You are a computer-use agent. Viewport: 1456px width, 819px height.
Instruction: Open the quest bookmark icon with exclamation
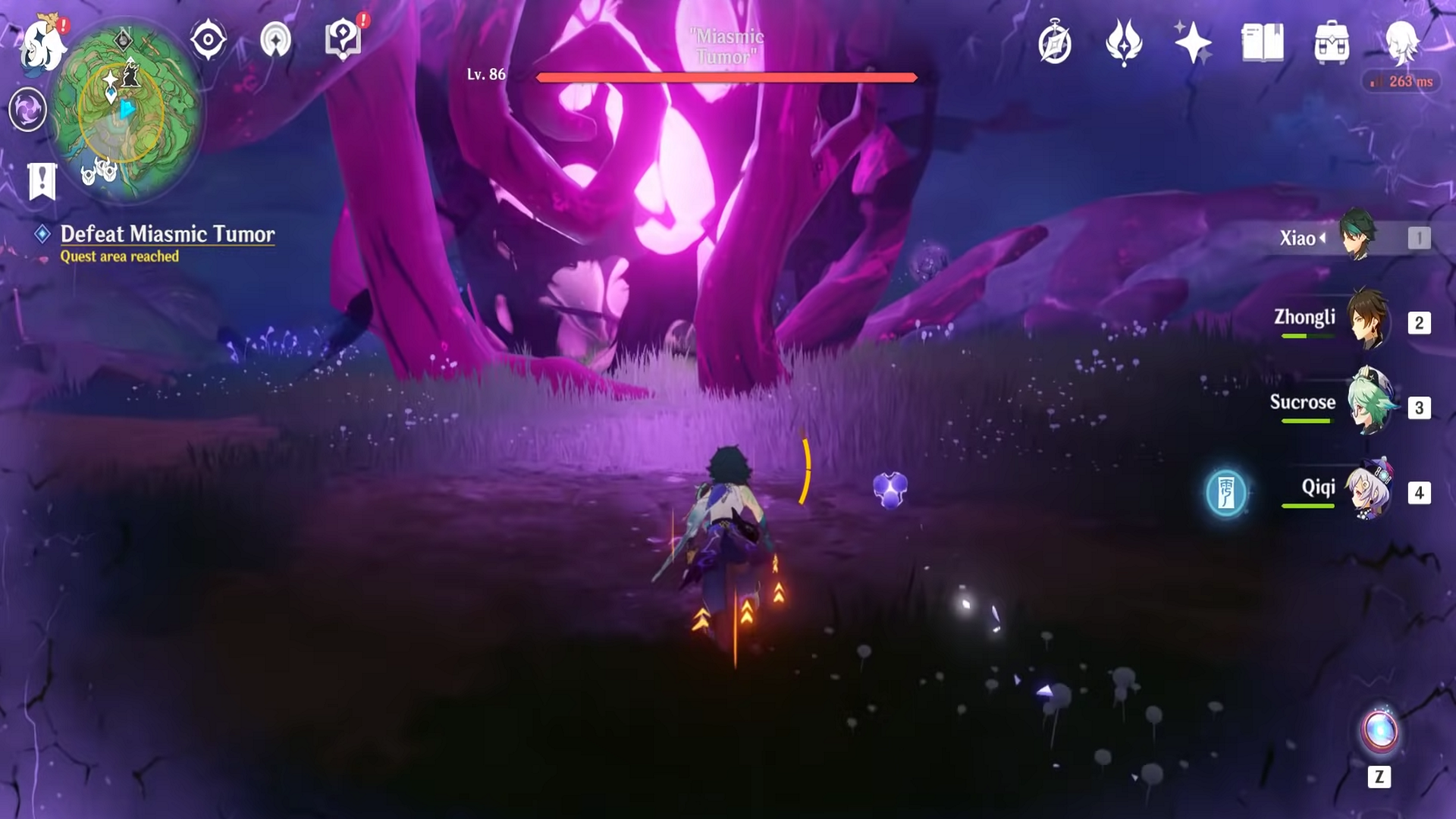pos(42,181)
